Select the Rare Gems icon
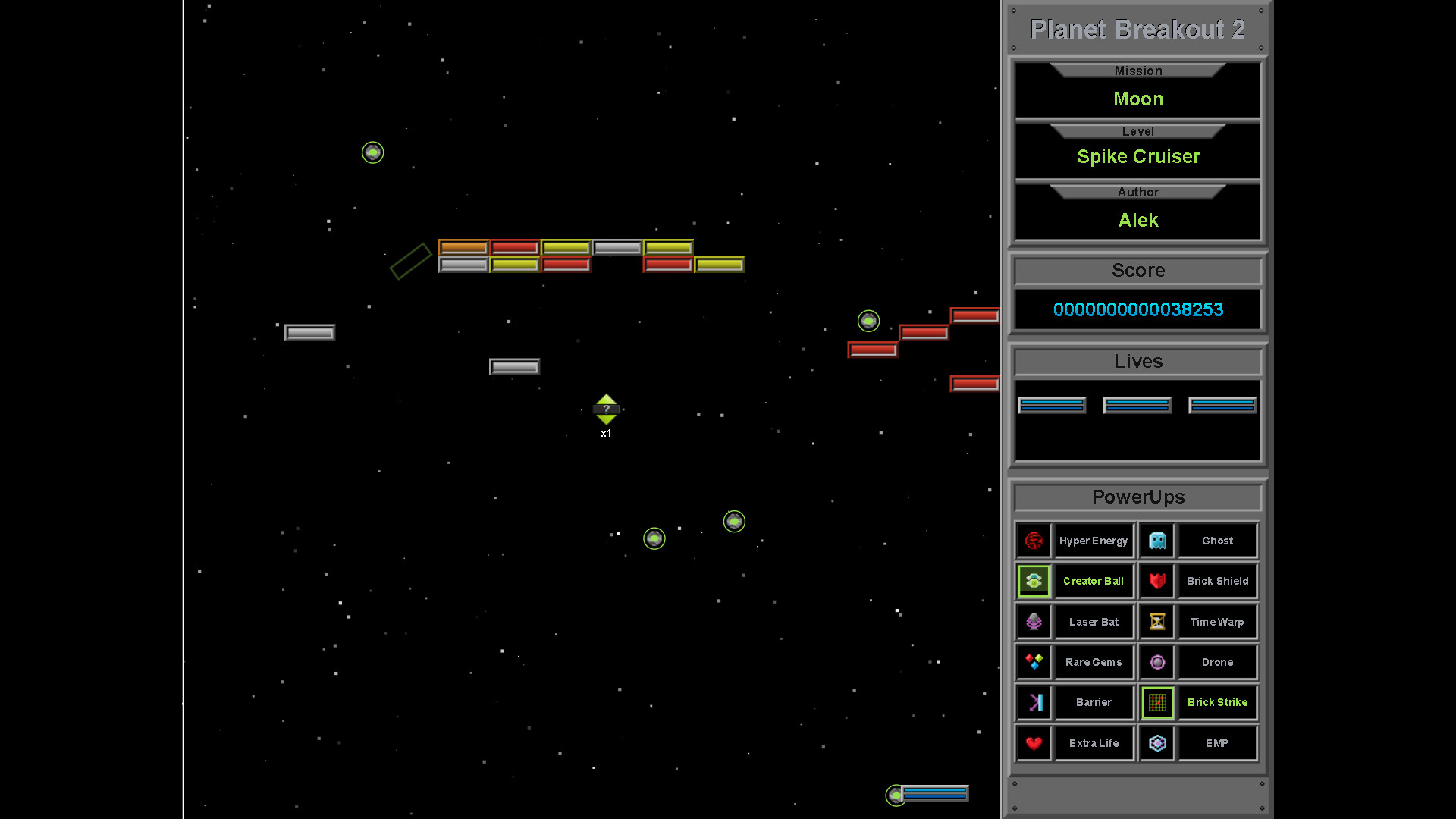Viewport: 1456px width, 819px height. (1034, 661)
